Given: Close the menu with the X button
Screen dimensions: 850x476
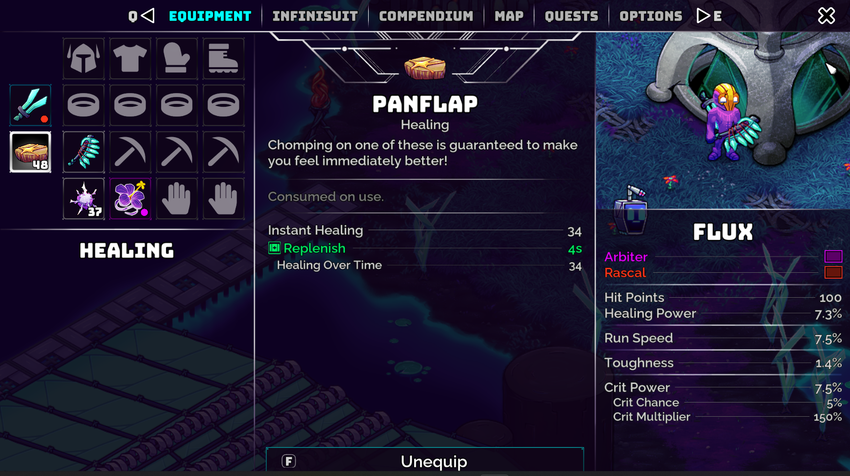Looking at the screenshot, I should pyautogui.click(x=826, y=16).
